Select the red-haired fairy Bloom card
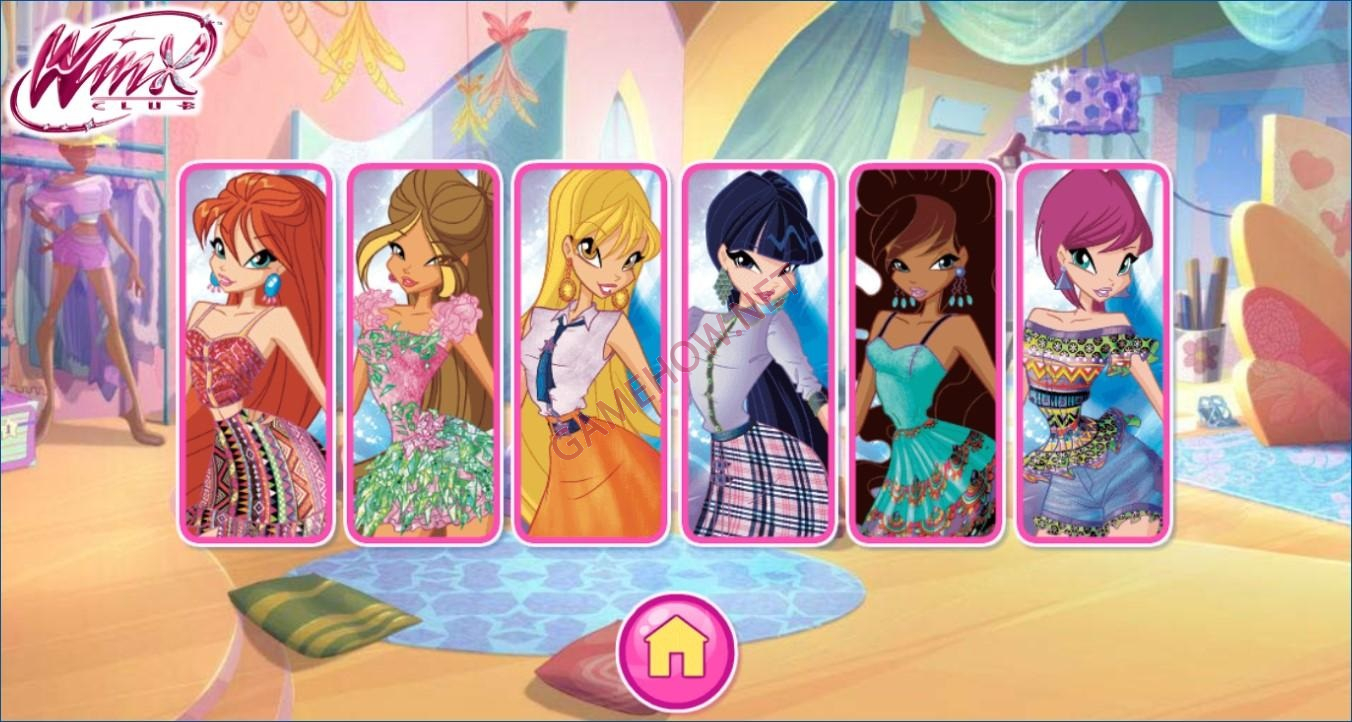Screen dimensions: 1352x722 tap(255, 353)
